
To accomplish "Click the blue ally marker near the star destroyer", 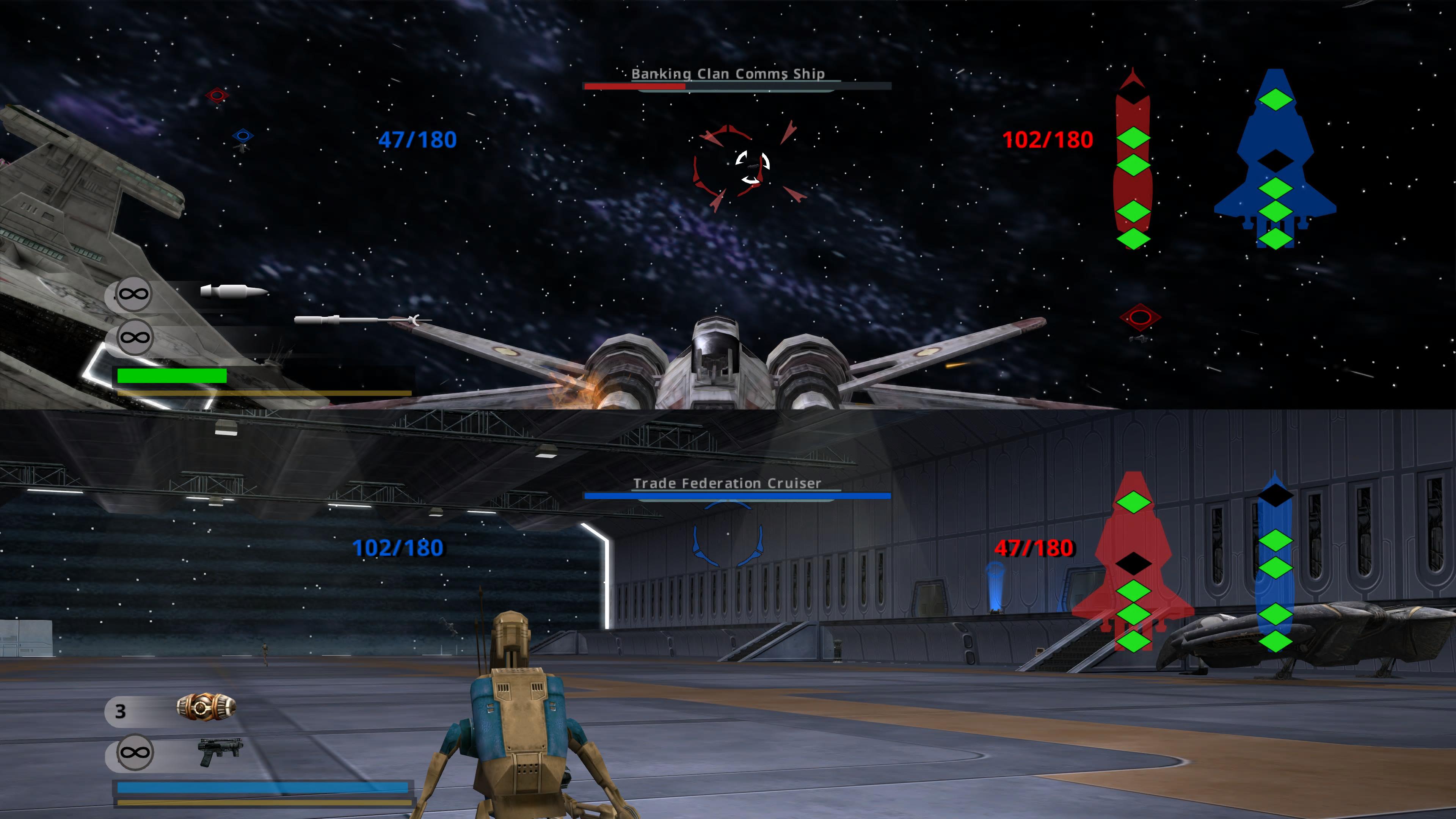I will tap(243, 136).
